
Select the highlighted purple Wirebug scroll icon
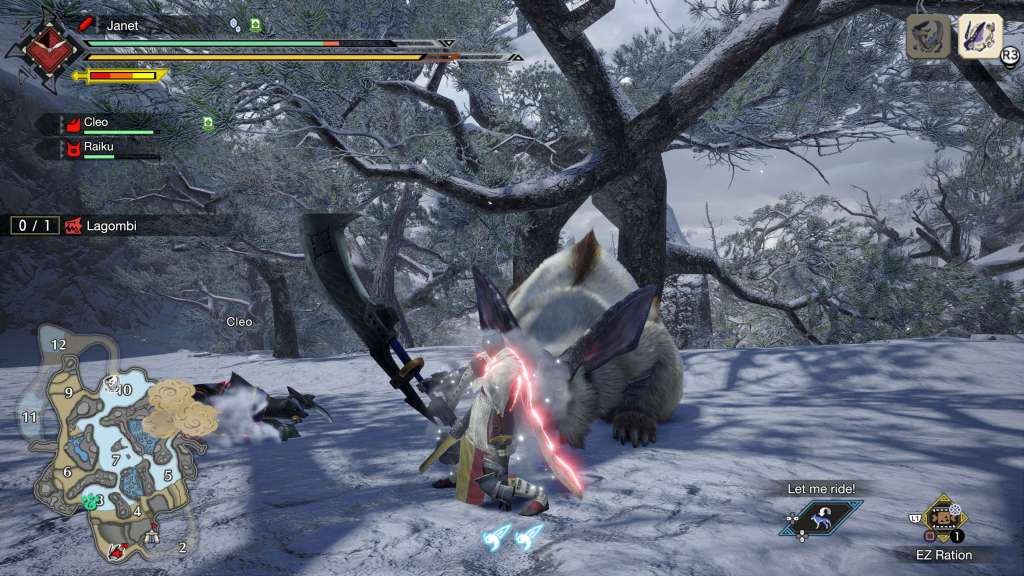pos(980,37)
